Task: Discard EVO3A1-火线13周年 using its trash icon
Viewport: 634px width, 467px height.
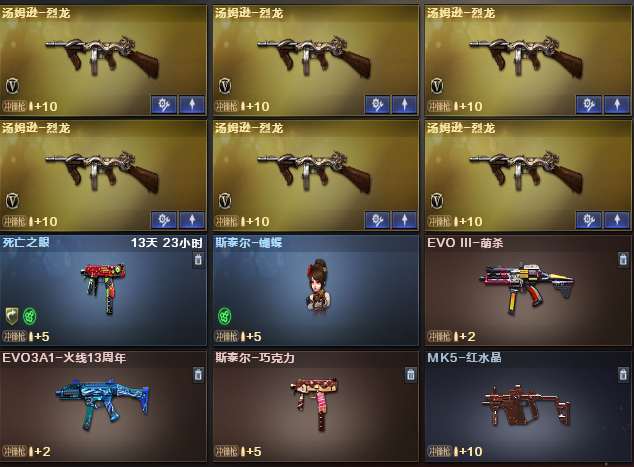Action: pyautogui.click(x=198, y=374)
